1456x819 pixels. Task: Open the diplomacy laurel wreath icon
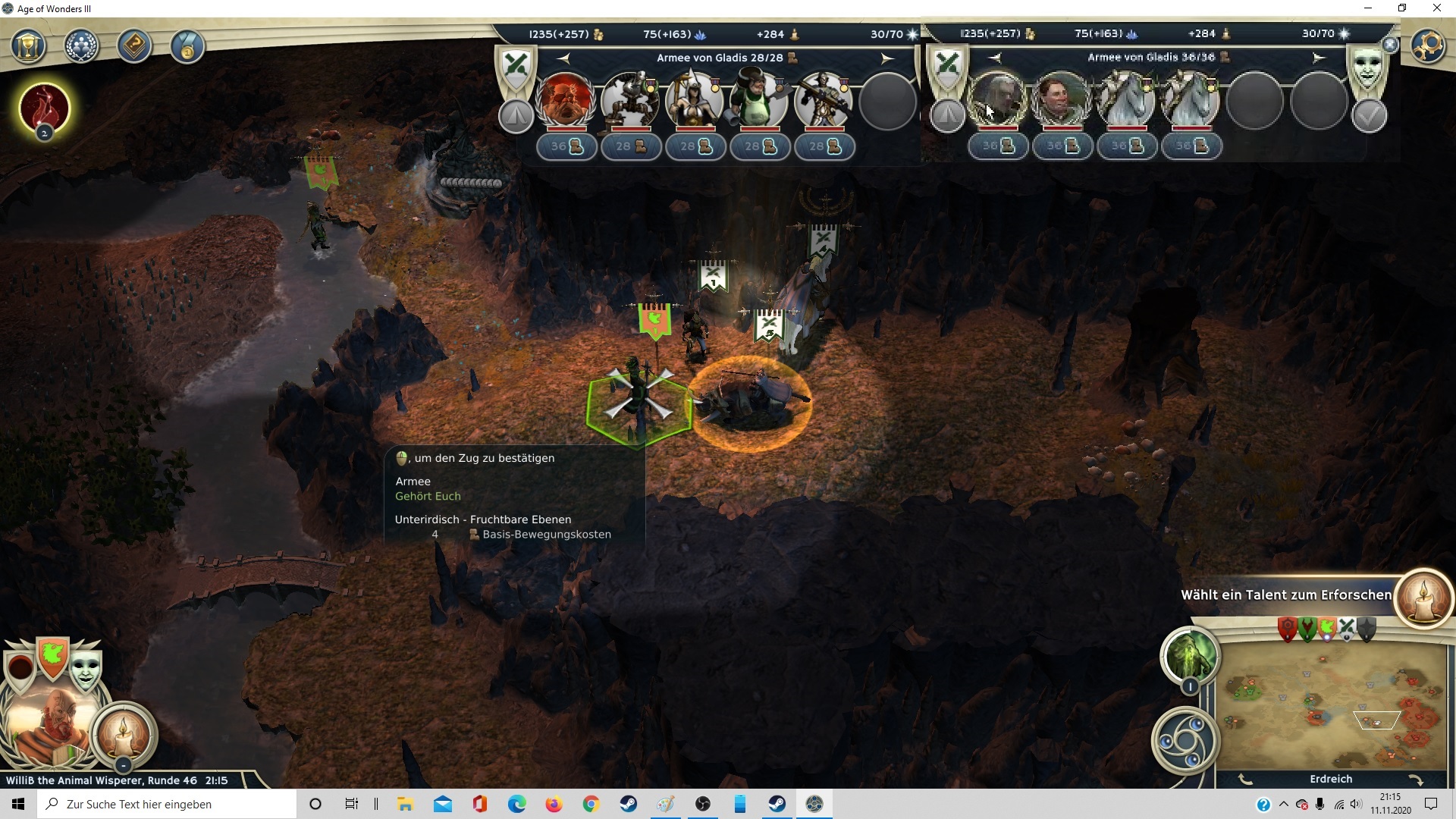[81, 47]
